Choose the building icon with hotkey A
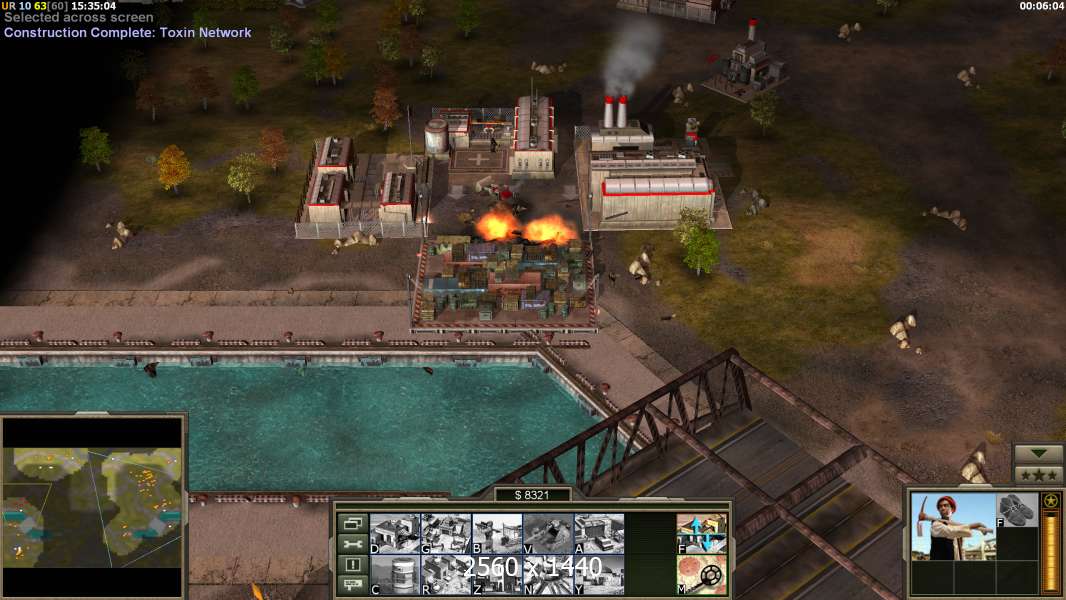Screen dimensions: 1066x600 [x=598, y=533]
